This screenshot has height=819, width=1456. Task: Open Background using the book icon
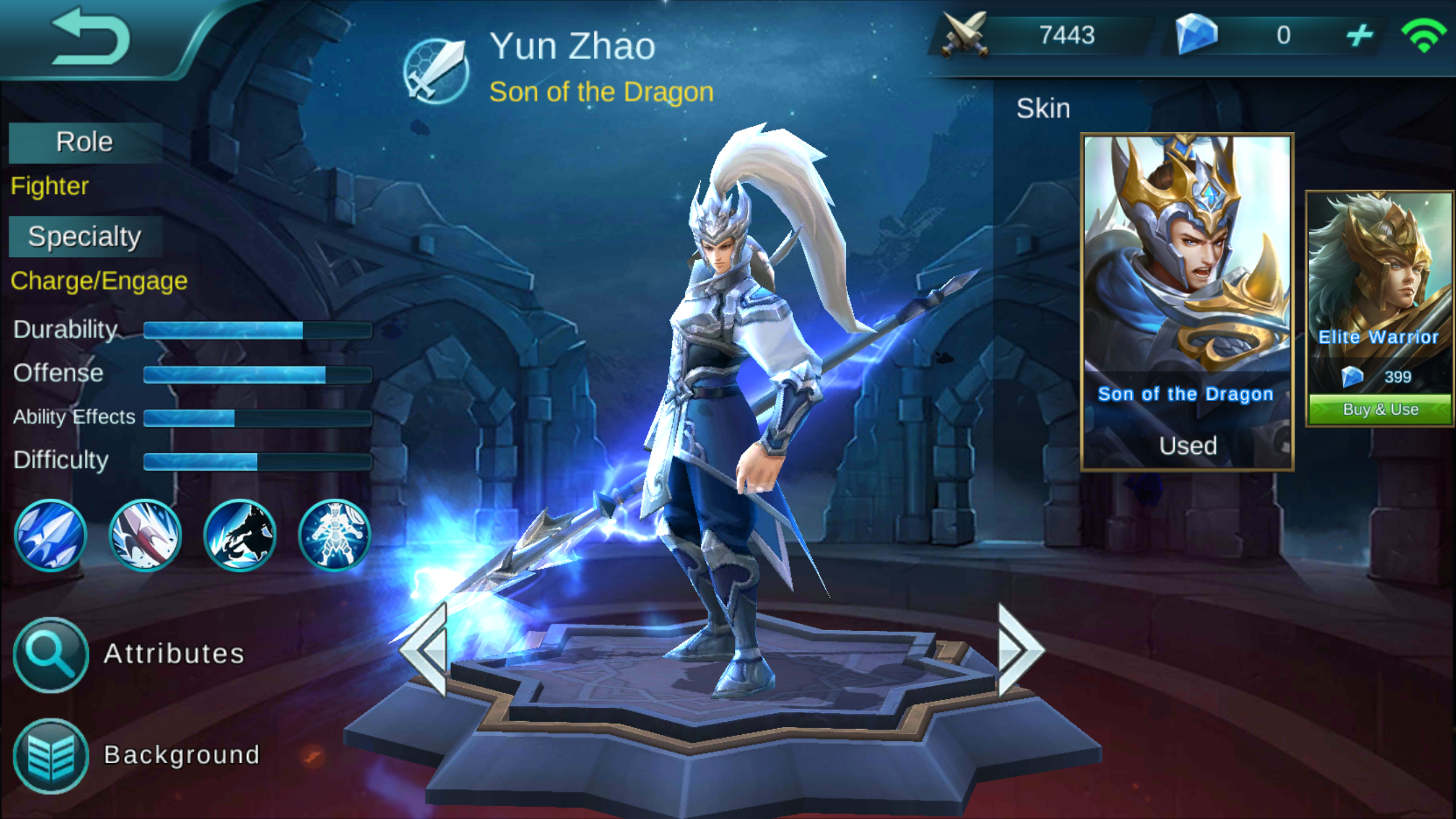pos(50,756)
